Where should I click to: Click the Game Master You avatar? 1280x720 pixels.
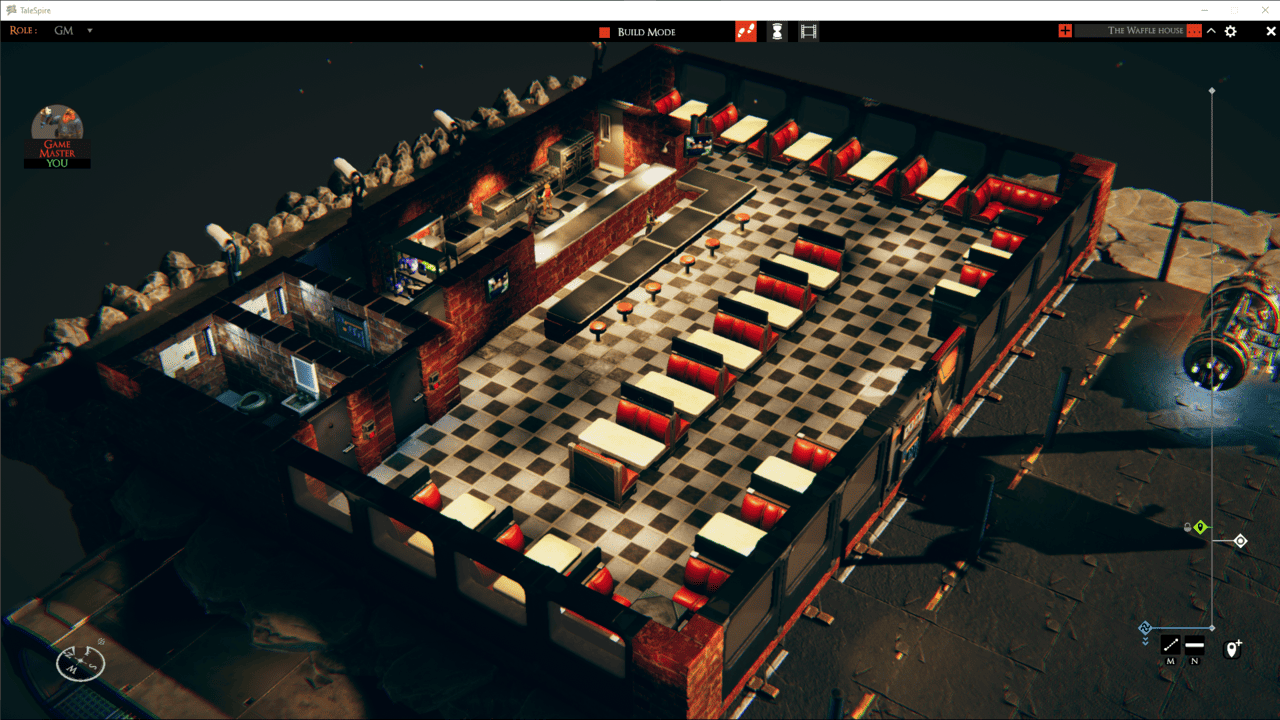[x=57, y=133]
